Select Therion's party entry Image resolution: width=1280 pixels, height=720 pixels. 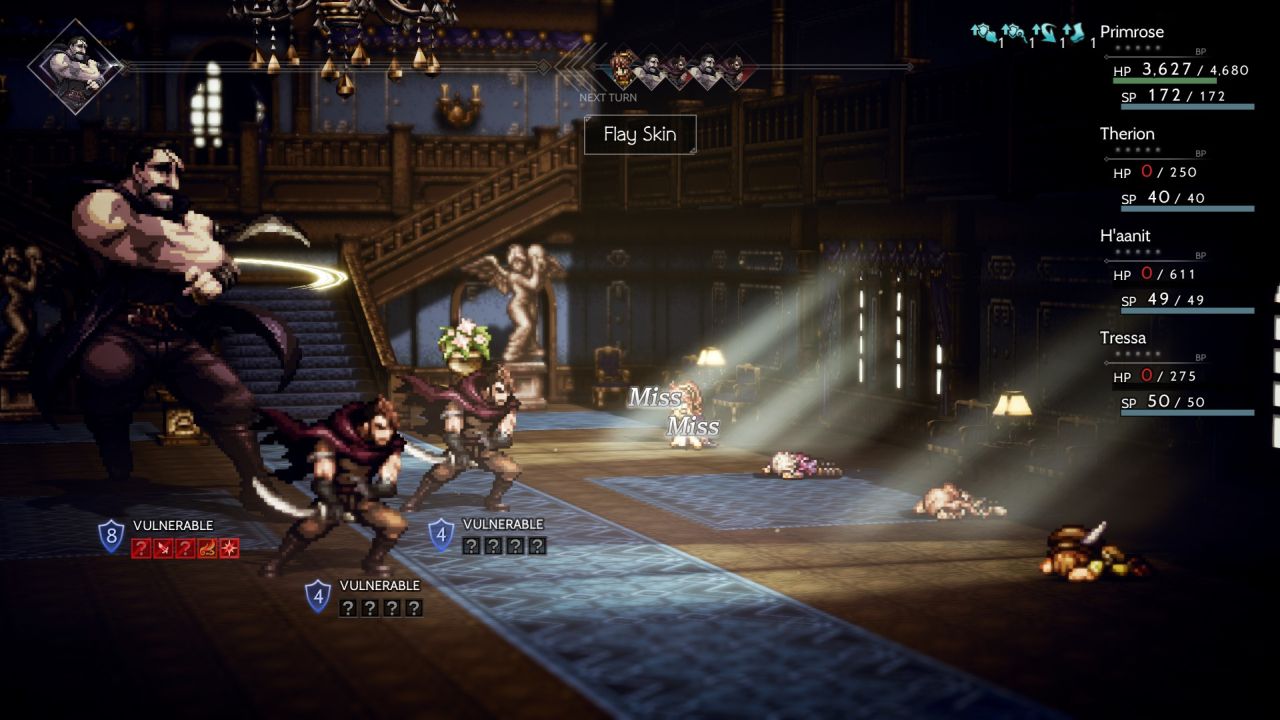tap(1127, 134)
